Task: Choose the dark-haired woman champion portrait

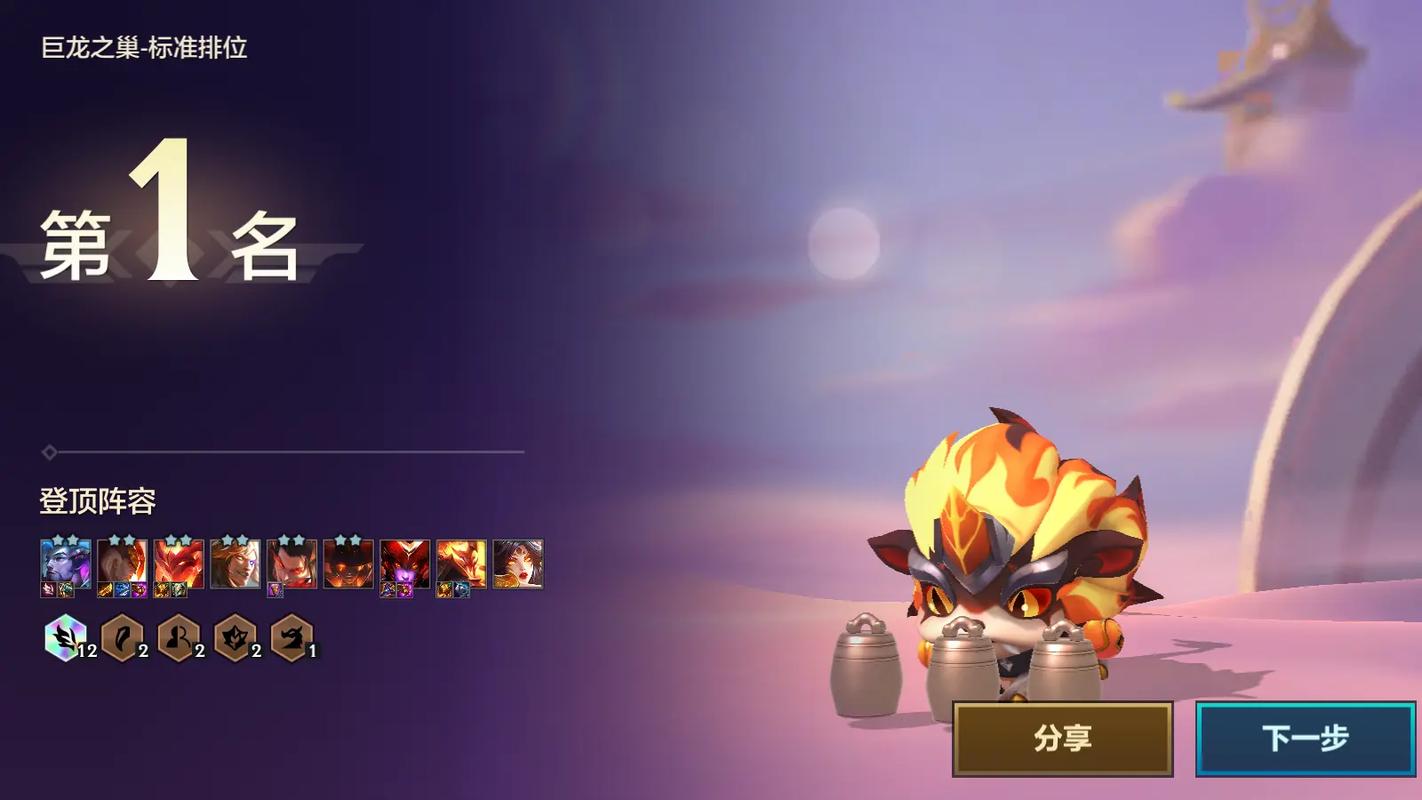Action: (x=518, y=563)
